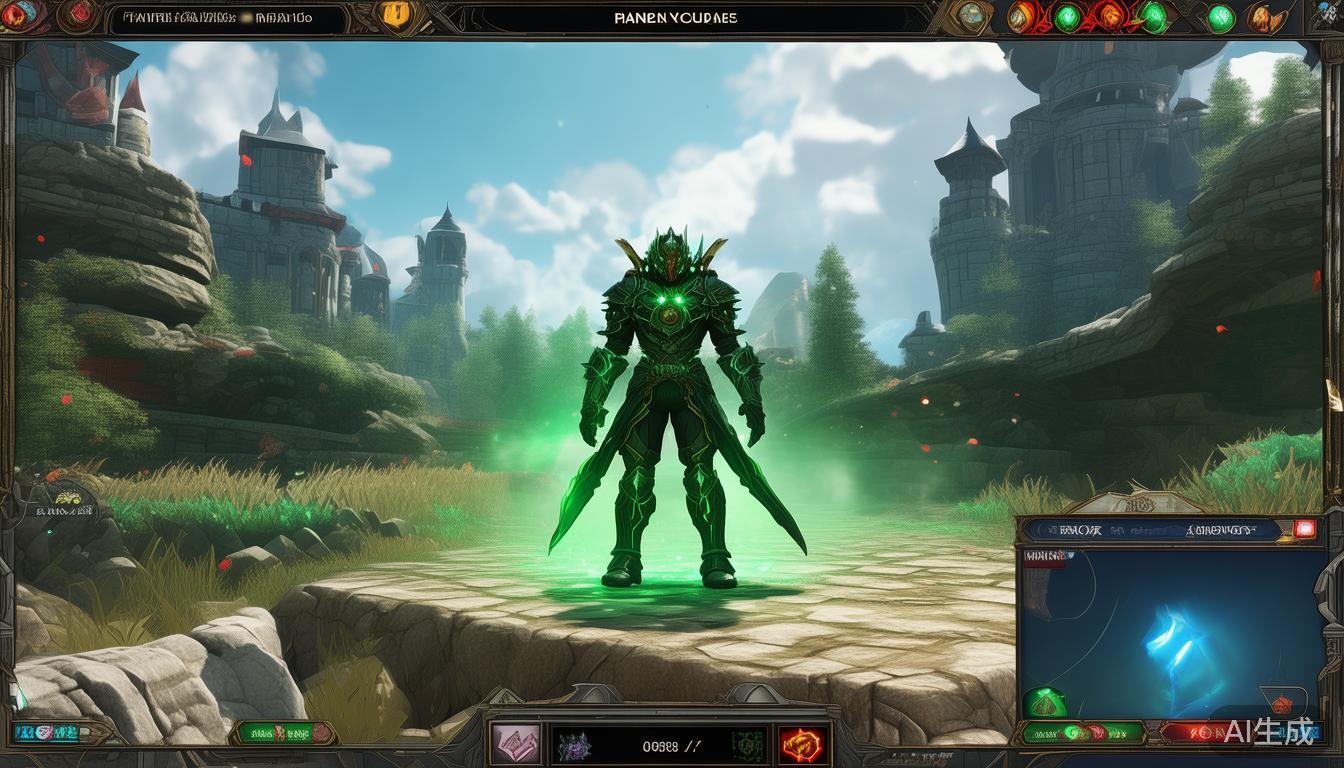Activate the fiery red ability icon
Viewport: 1344px width, 768px height.
(x=802, y=744)
